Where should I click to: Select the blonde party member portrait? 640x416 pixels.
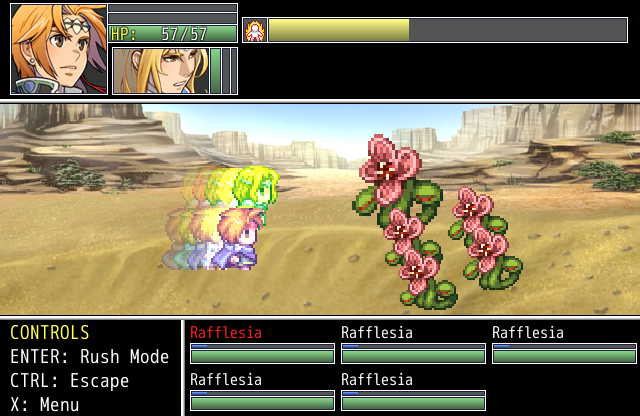click(x=159, y=71)
